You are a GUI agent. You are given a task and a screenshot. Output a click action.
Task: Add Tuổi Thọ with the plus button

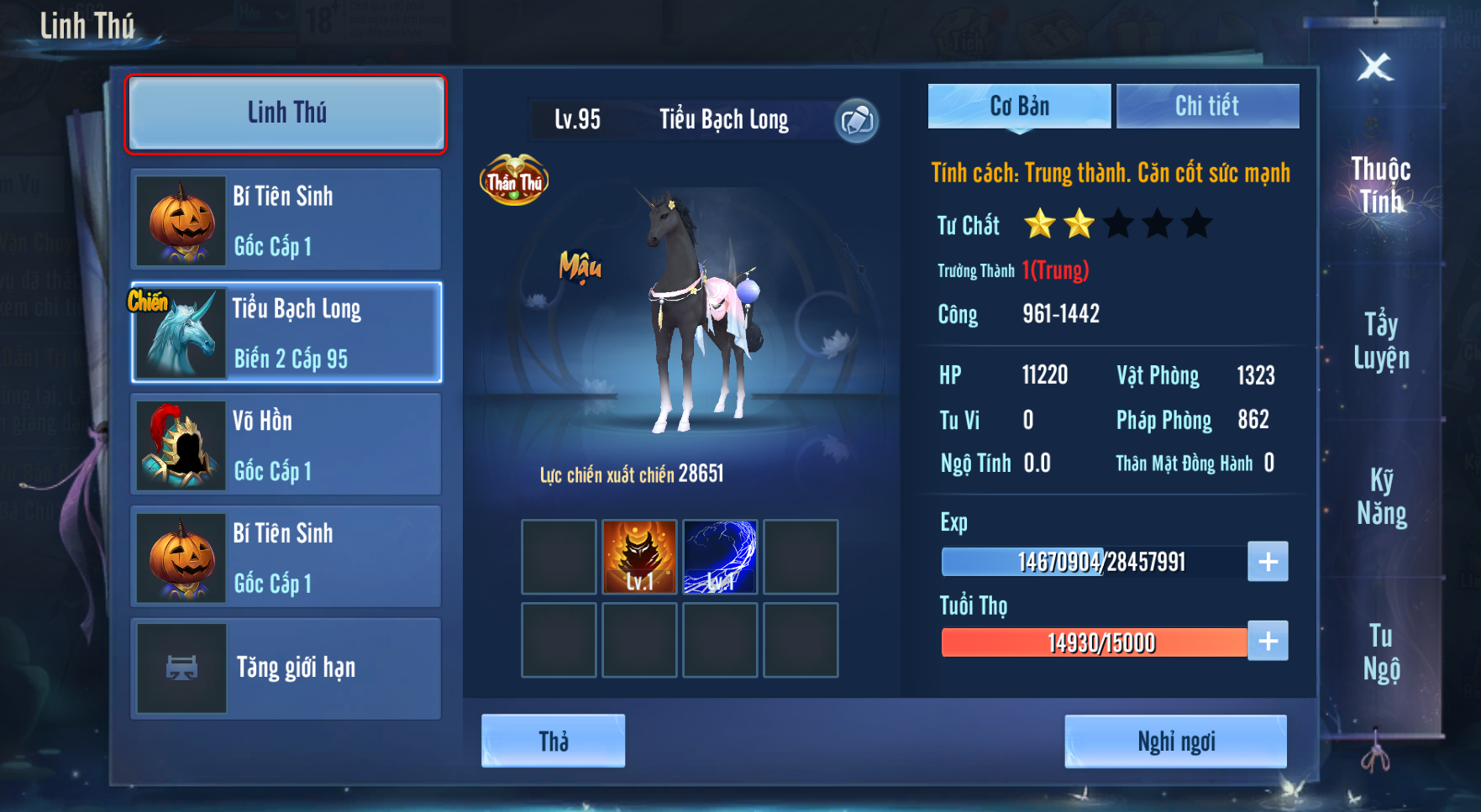tap(1268, 642)
